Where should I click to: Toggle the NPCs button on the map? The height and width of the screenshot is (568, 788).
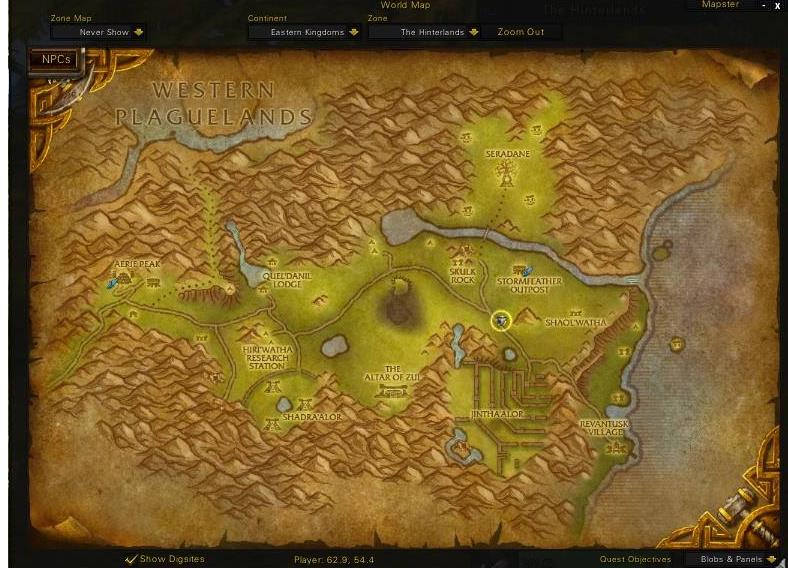pyautogui.click(x=55, y=60)
